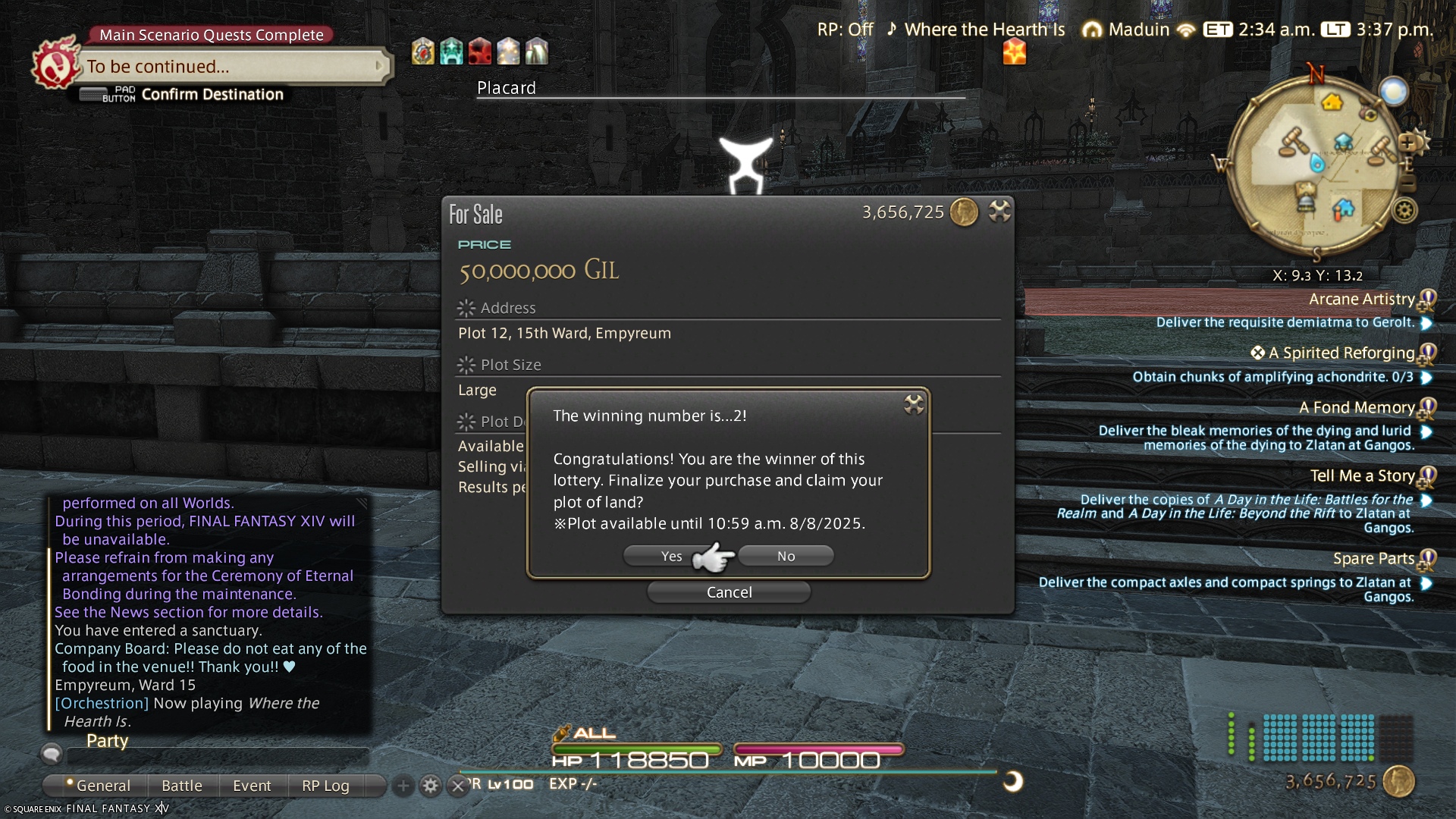Select the Event chat tab
This screenshot has width=1456, height=819.
pos(252,786)
